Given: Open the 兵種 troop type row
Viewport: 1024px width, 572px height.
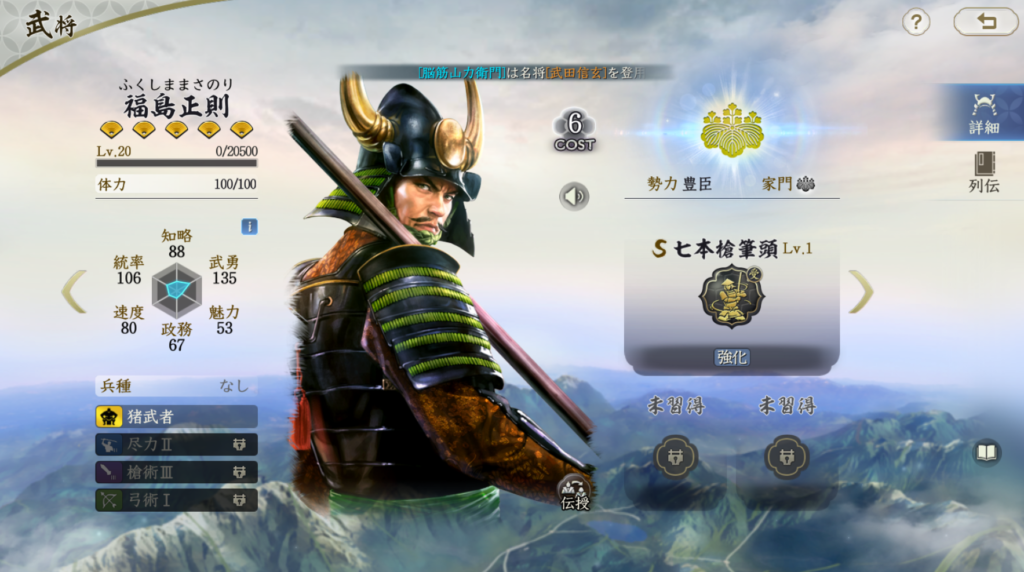Looking at the screenshot, I should [x=177, y=385].
